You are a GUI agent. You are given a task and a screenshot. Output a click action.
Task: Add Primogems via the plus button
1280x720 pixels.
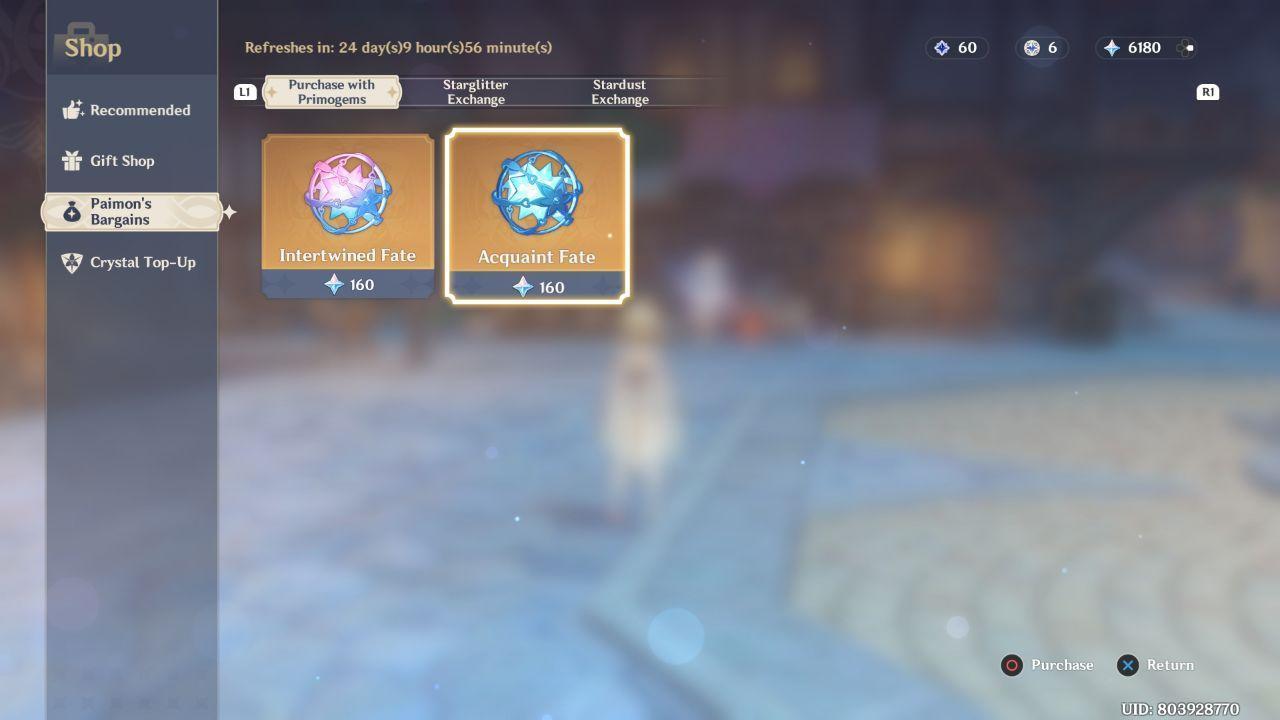tap(1186, 48)
